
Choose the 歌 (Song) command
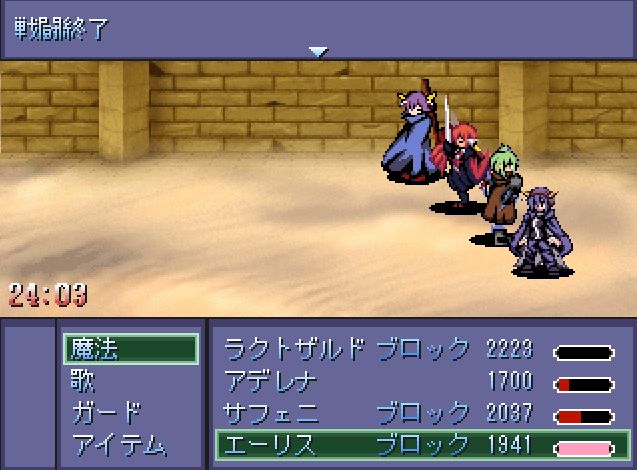pyautogui.click(x=84, y=381)
